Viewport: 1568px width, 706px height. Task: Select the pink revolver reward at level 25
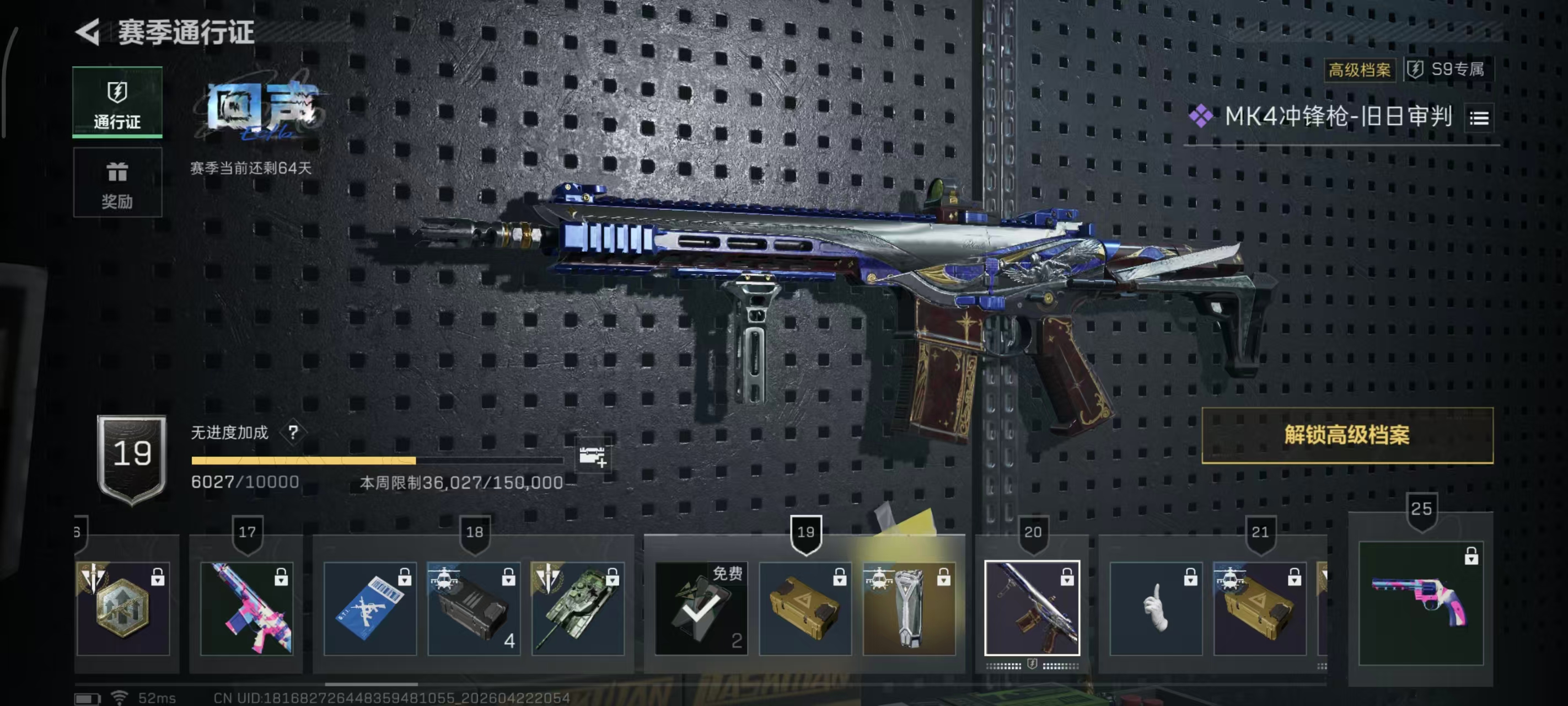[x=1421, y=602]
